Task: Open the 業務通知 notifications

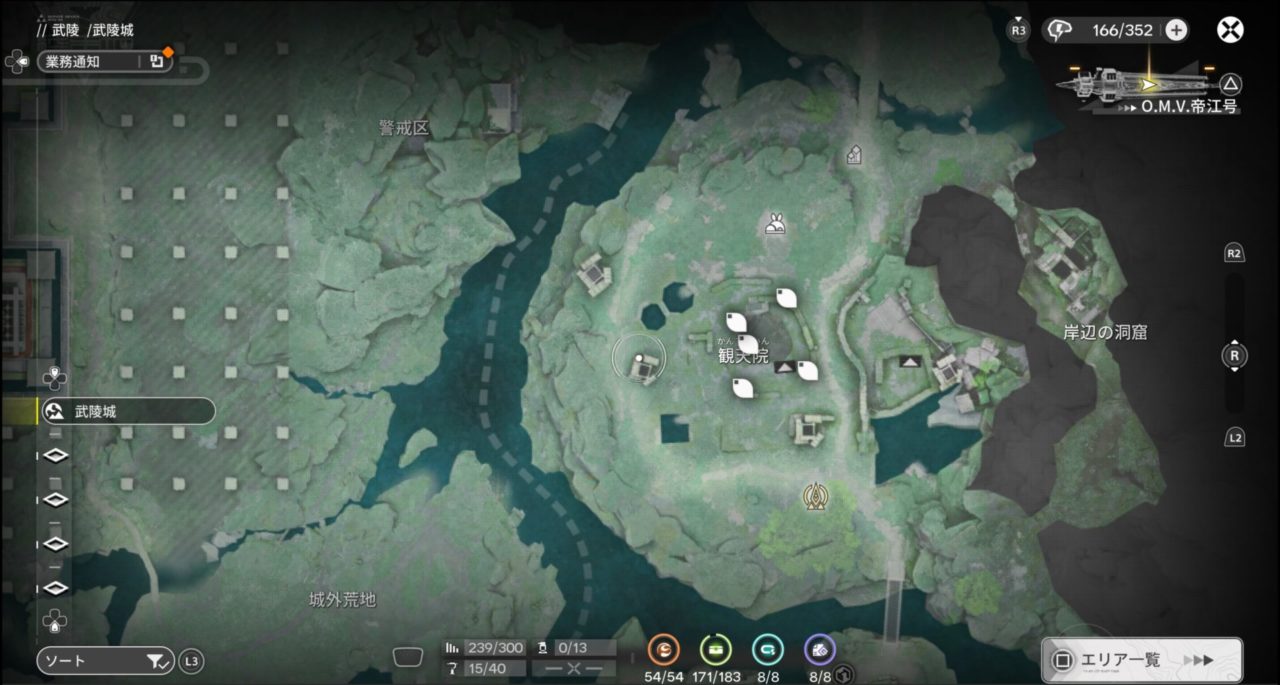Action: pos(105,62)
